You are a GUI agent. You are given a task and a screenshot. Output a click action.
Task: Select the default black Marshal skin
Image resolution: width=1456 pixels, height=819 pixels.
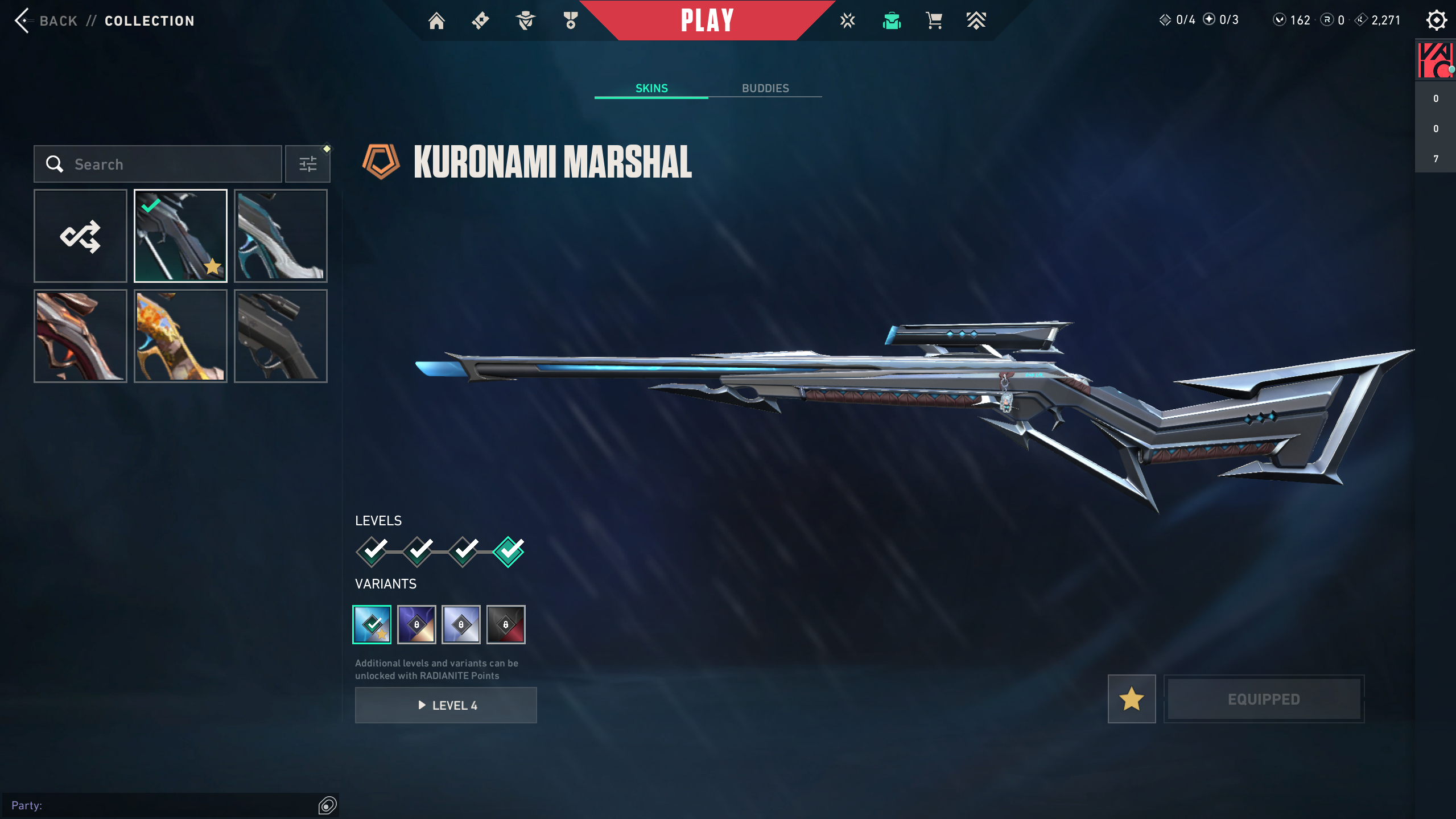pos(281,336)
